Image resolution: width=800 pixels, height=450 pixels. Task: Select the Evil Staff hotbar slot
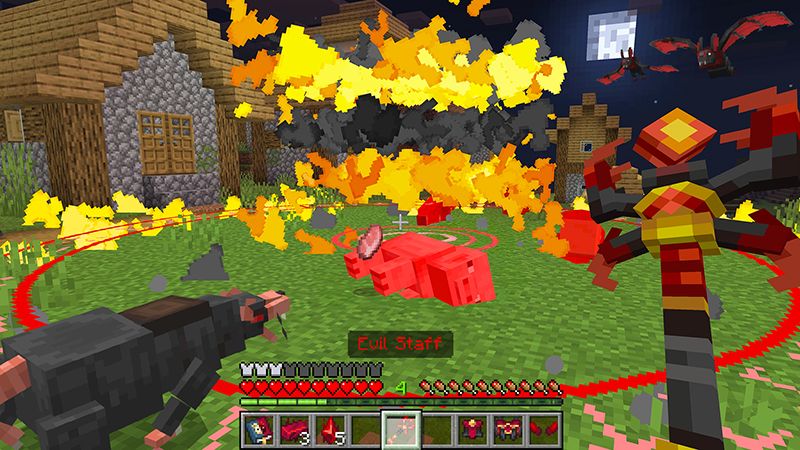coord(400,428)
